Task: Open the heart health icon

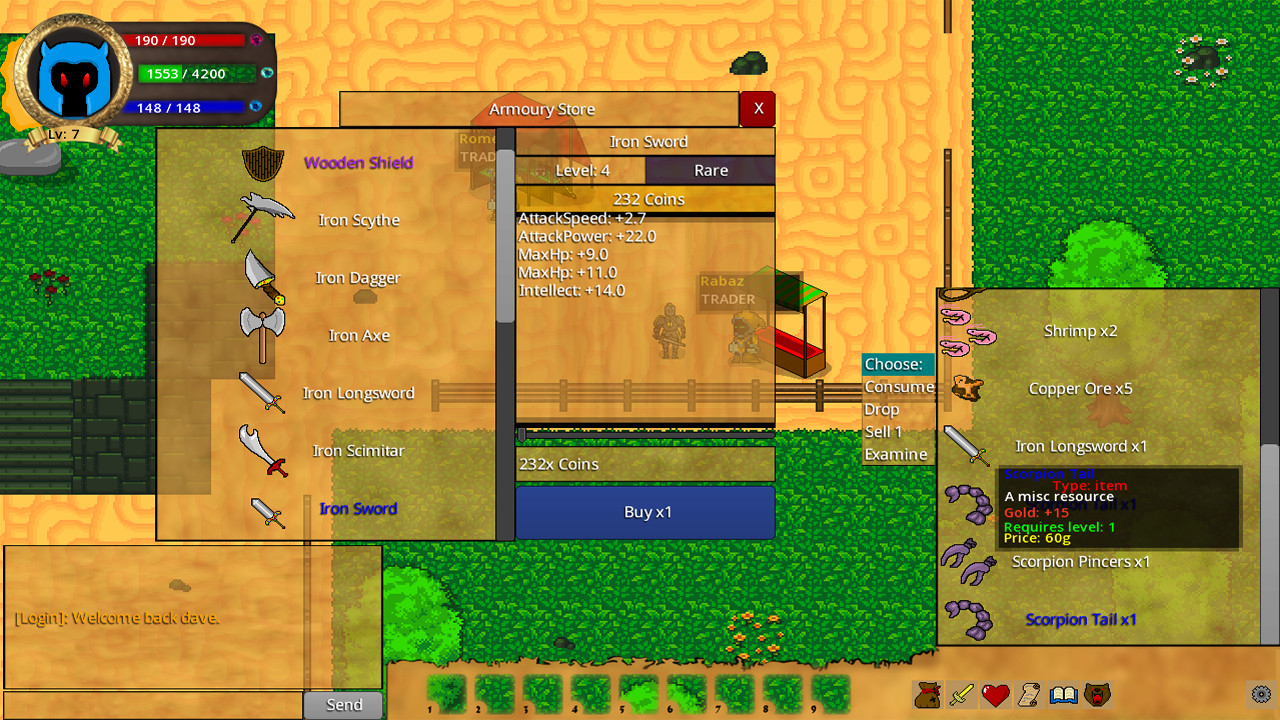Action: pyautogui.click(x=994, y=695)
